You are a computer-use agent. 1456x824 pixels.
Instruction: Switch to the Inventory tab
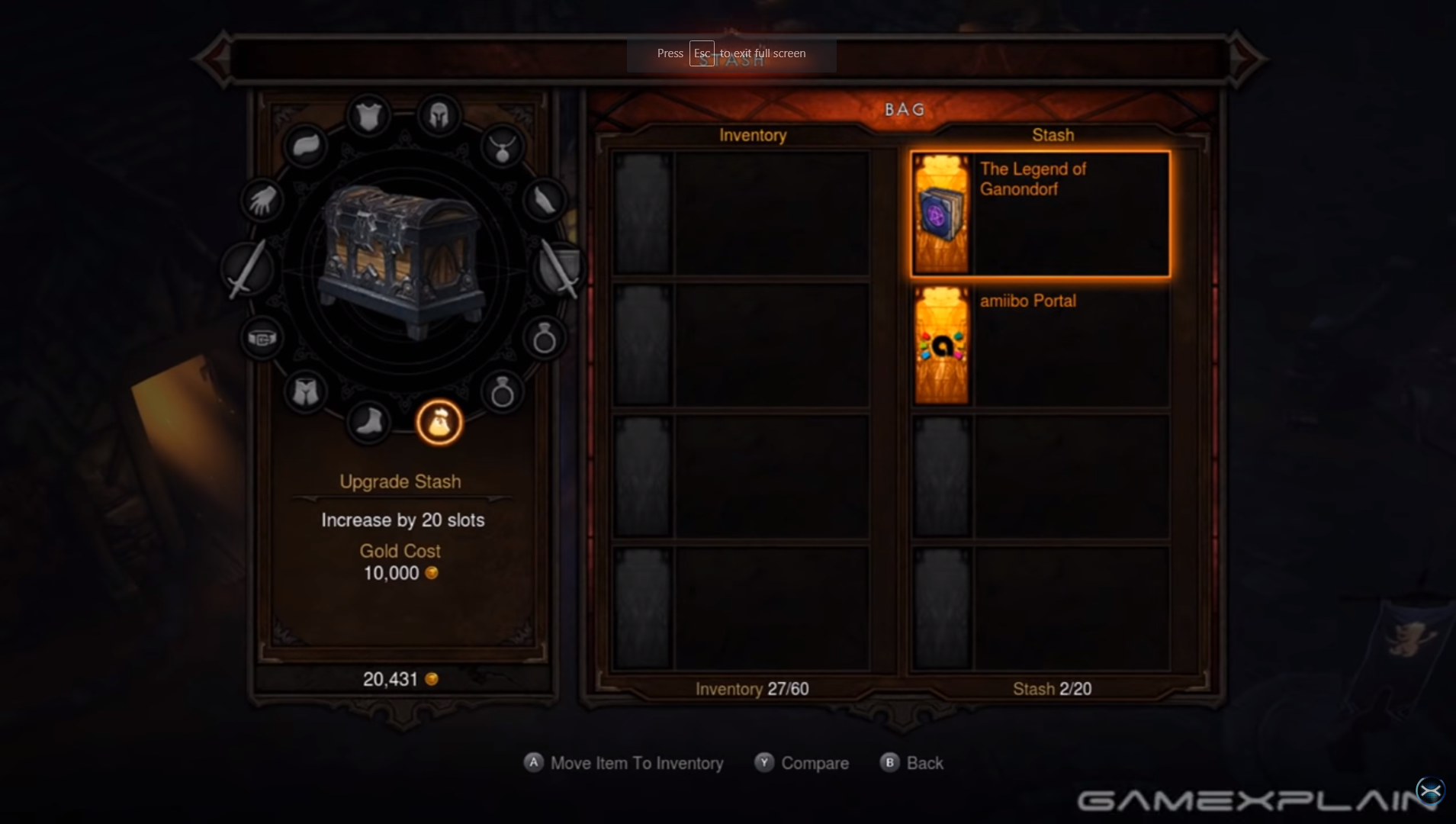pyautogui.click(x=753, y=135)
